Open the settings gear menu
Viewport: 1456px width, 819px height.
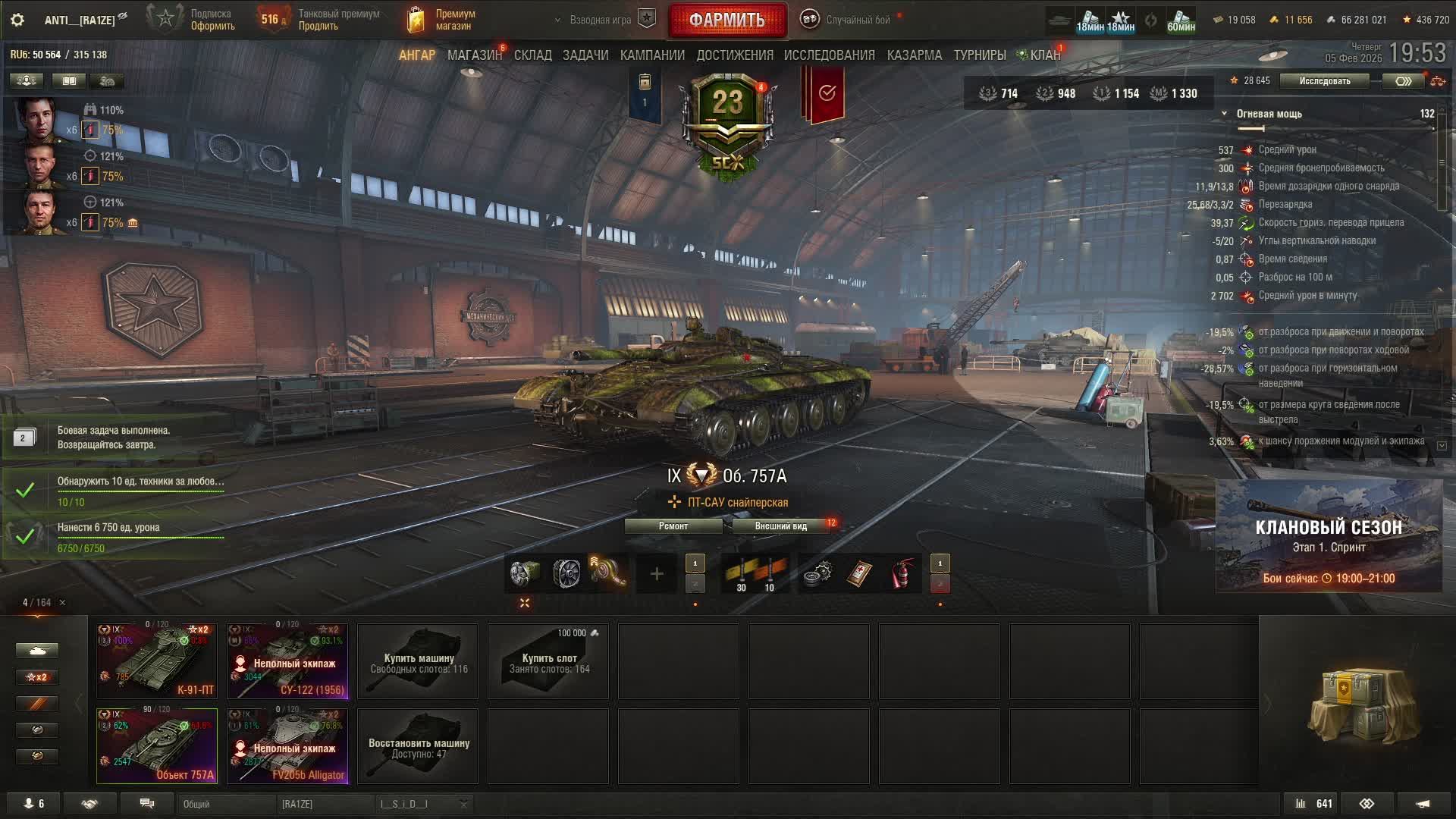[17, 20]
